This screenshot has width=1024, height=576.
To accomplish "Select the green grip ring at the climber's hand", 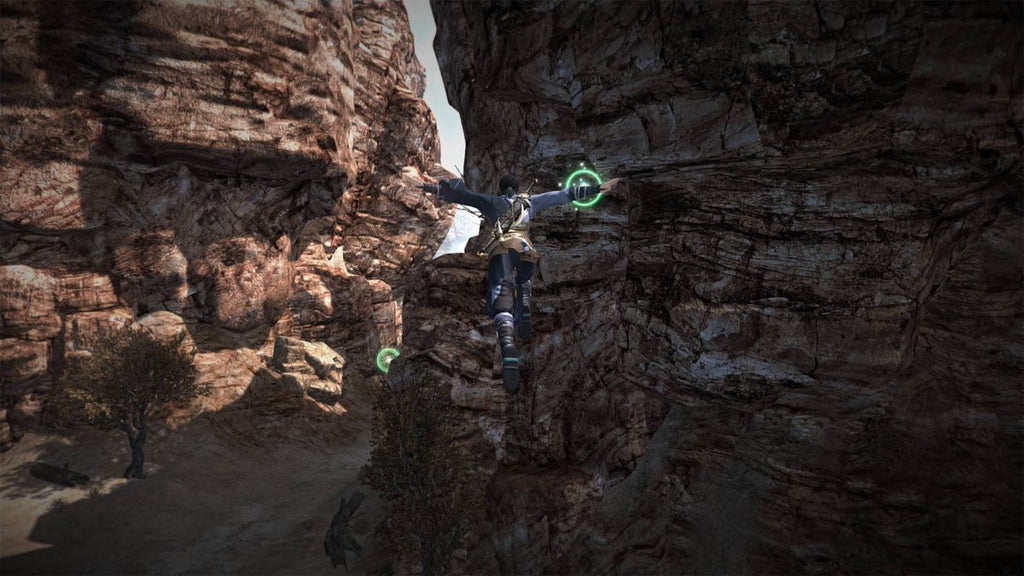I will point(584,188).
